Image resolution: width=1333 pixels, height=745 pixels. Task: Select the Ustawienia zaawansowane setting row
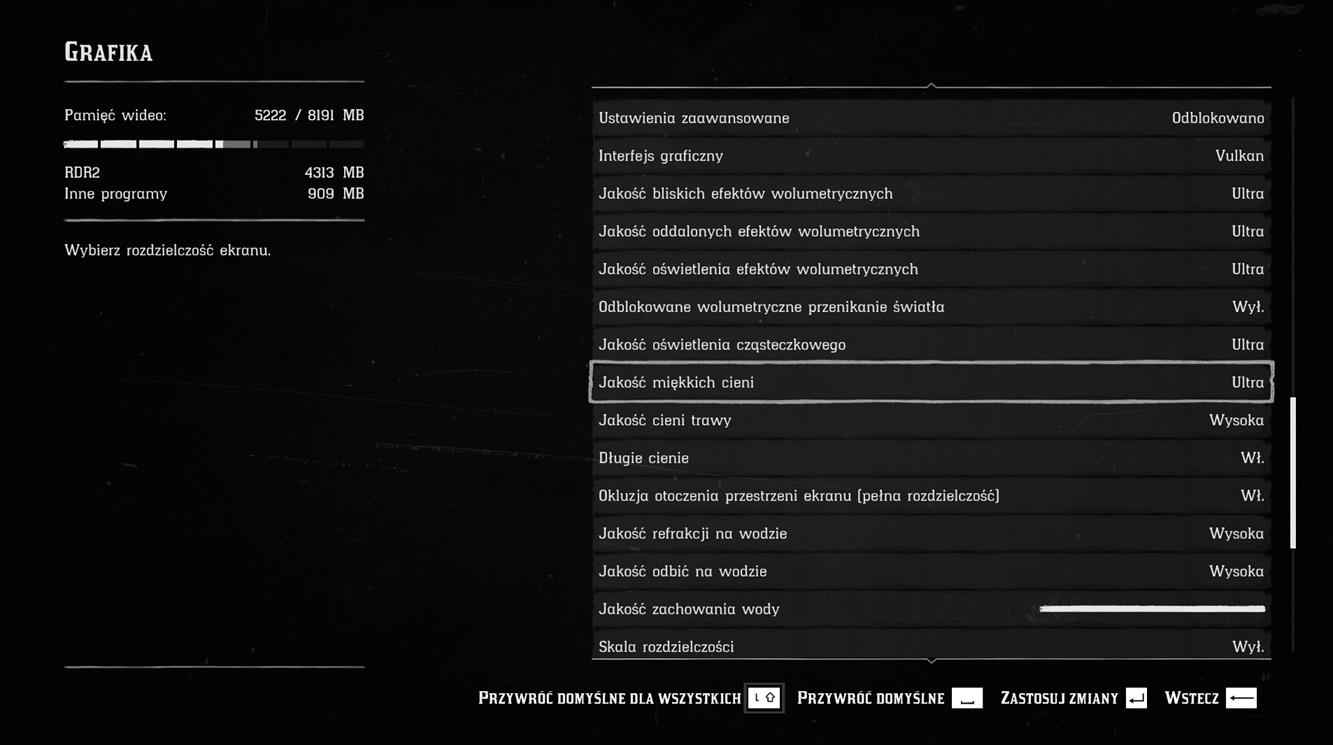tap(931, 118)
